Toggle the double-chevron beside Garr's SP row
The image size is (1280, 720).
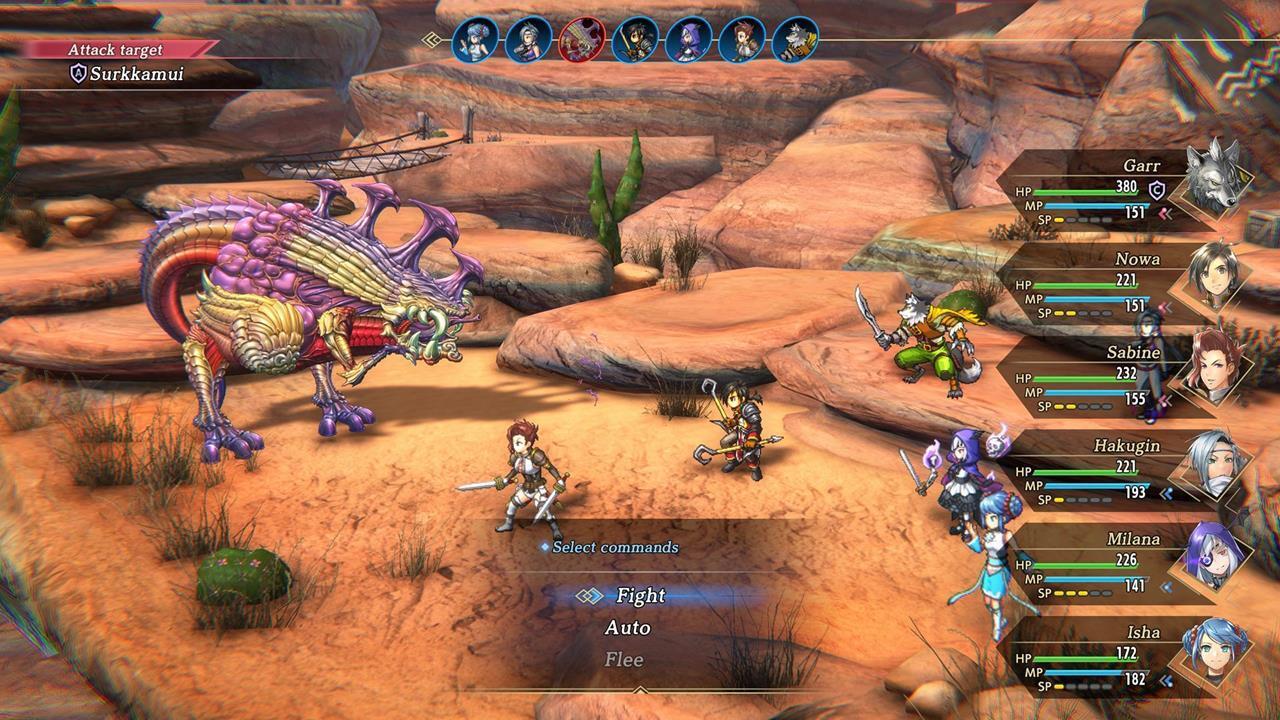pyautogui.click(x=1163, y=211)
